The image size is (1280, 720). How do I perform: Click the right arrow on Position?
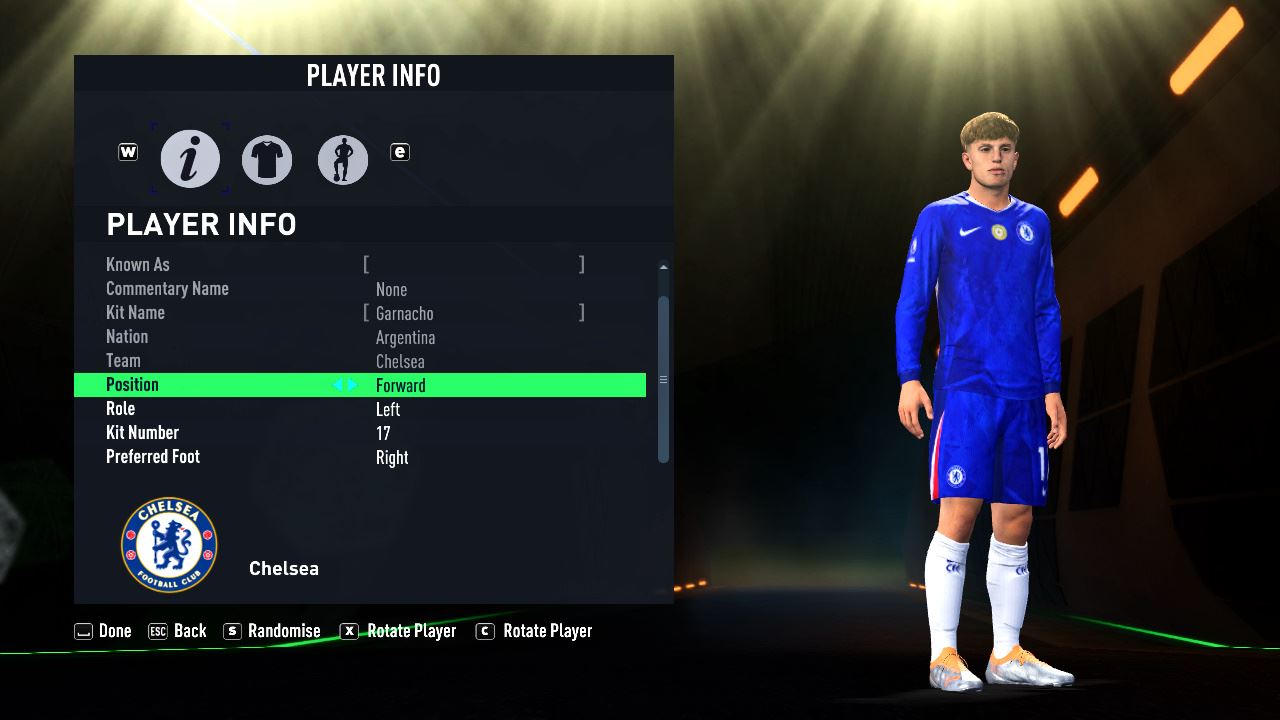pos(352,385)
